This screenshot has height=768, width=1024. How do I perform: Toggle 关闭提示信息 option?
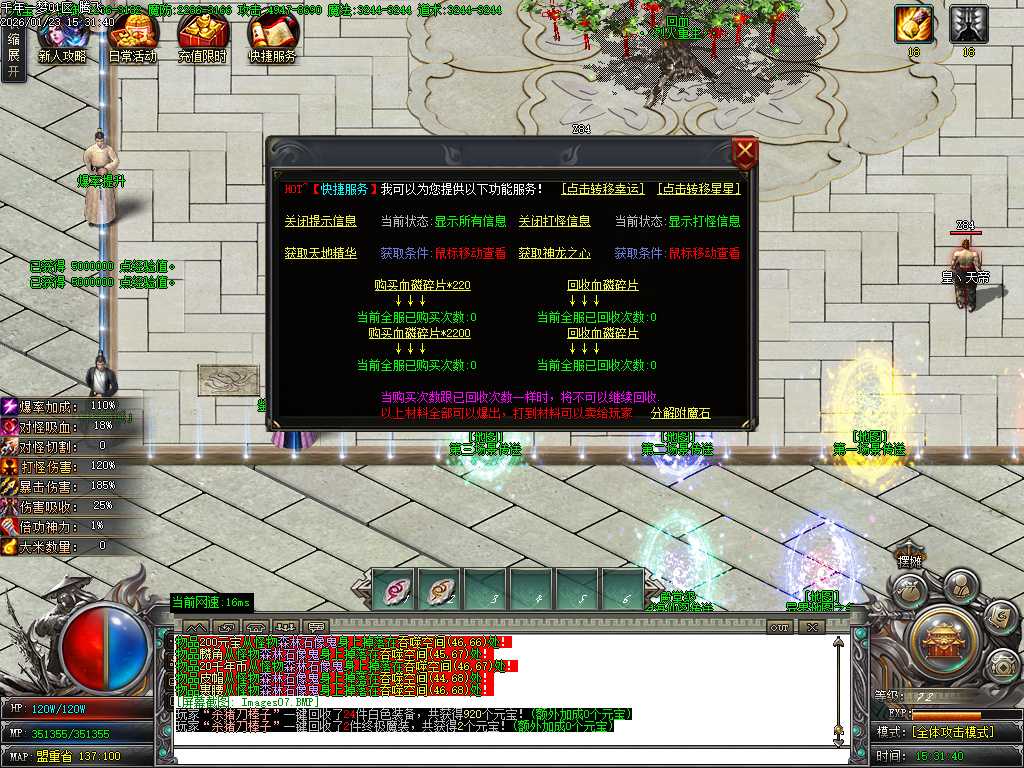[x=320, y=221]
